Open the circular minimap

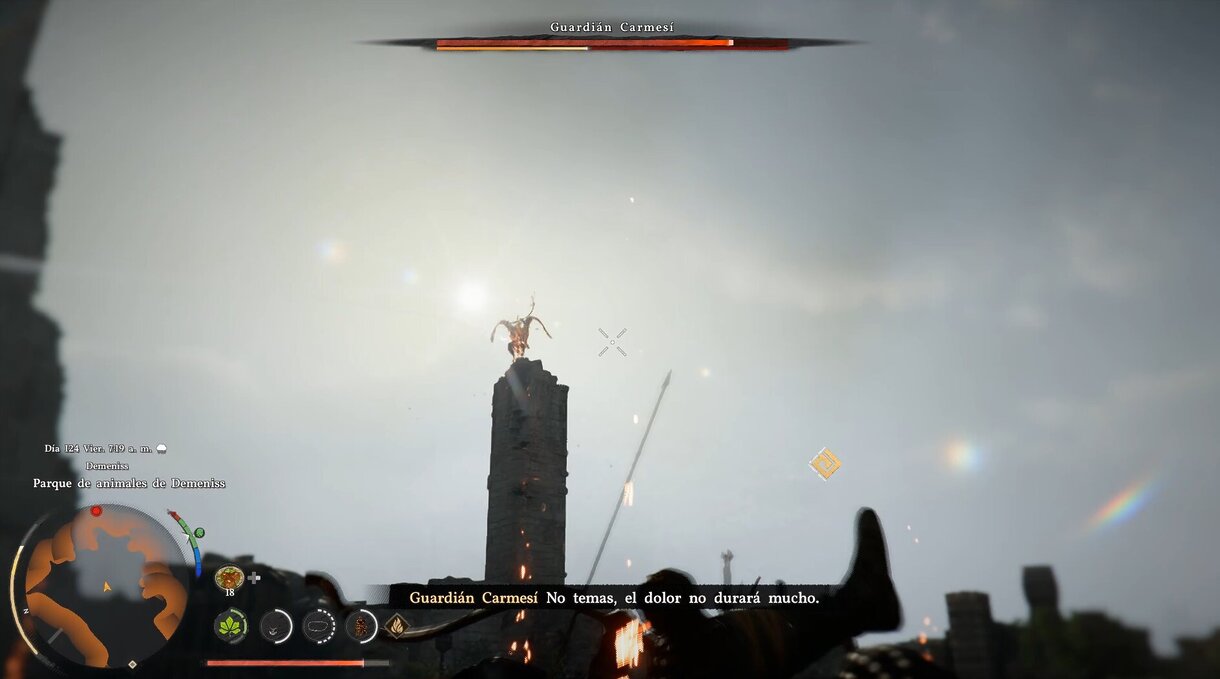104,586
